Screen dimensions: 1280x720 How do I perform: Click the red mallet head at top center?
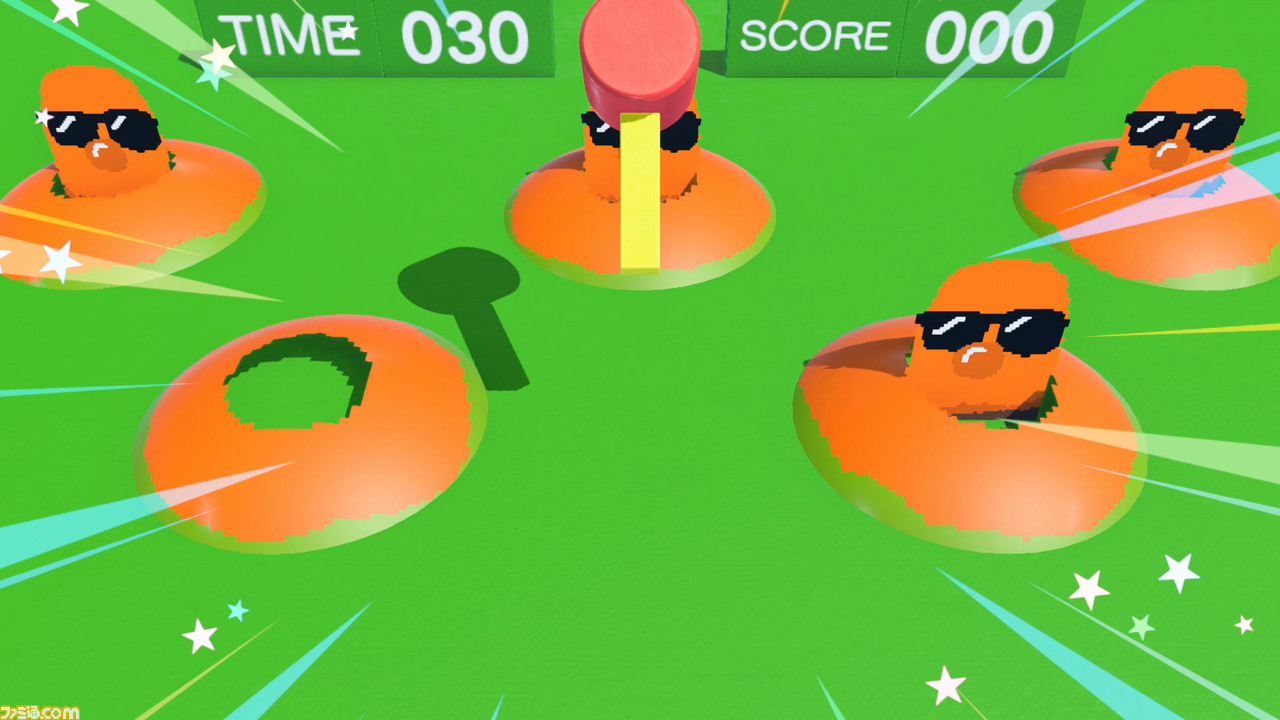(638, 50)
